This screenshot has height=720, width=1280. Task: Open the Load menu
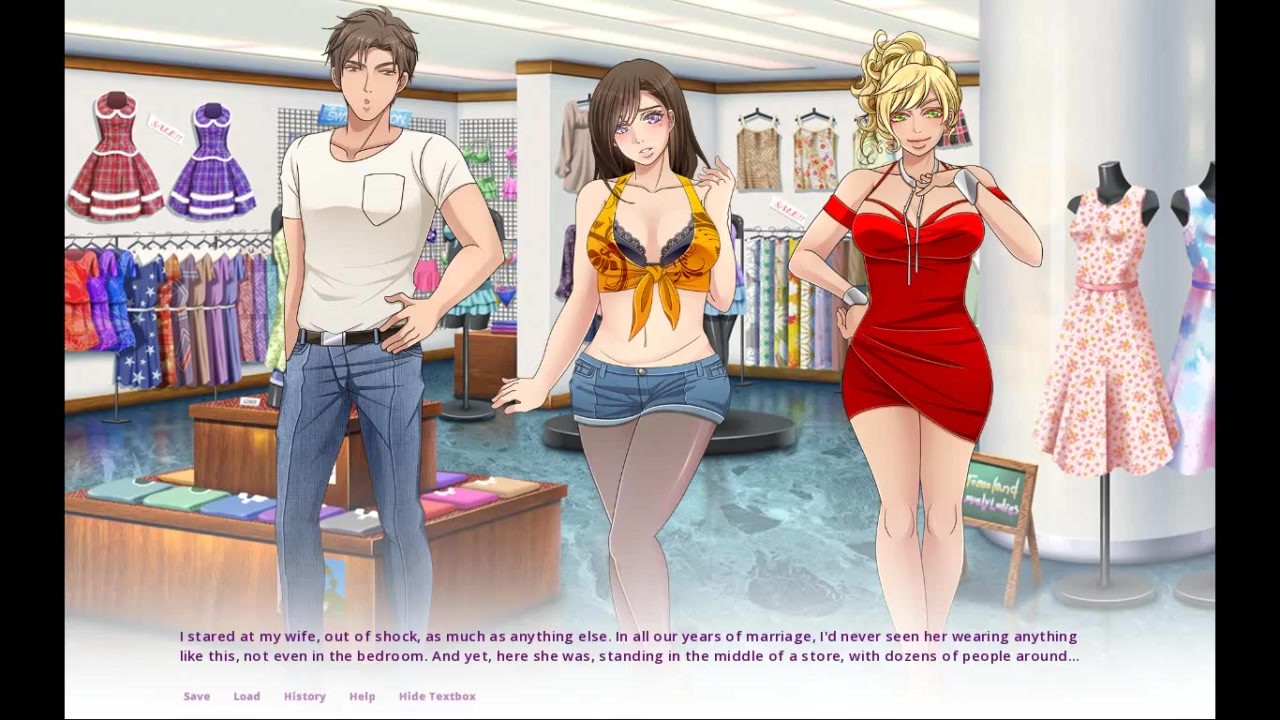point(246,696)
